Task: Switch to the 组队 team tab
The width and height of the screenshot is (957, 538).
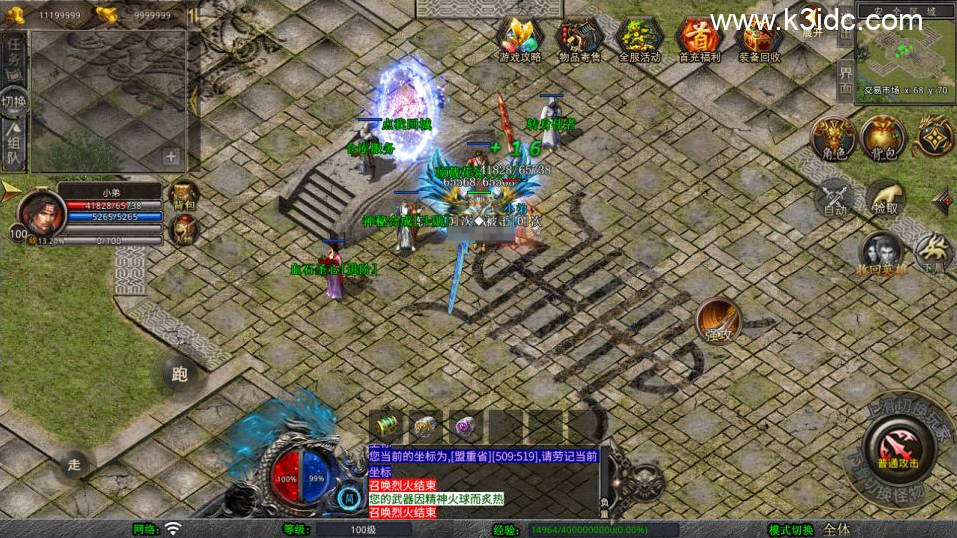Action: 14,142
